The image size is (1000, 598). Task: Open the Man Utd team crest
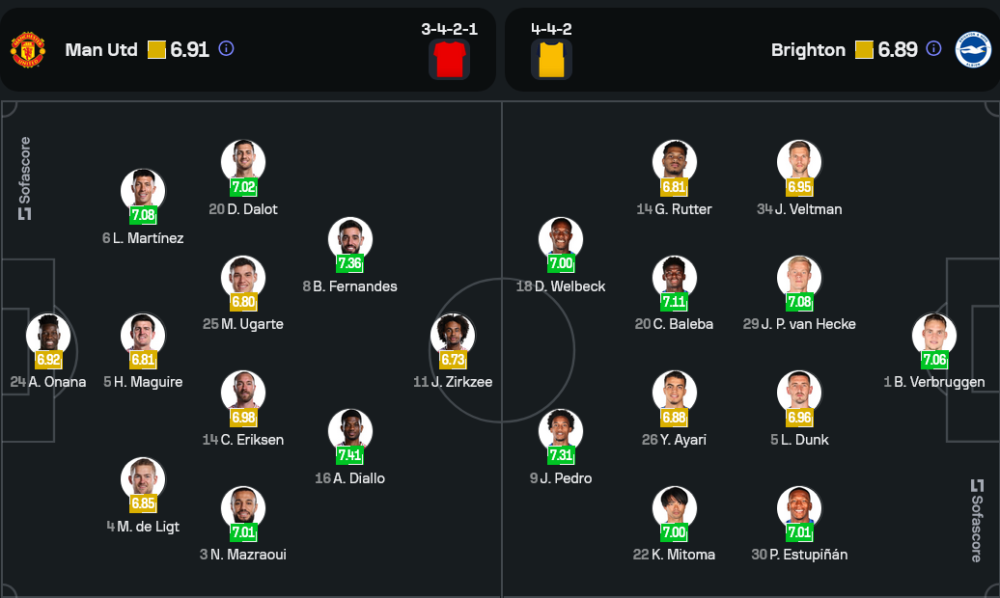click(27, 50)
